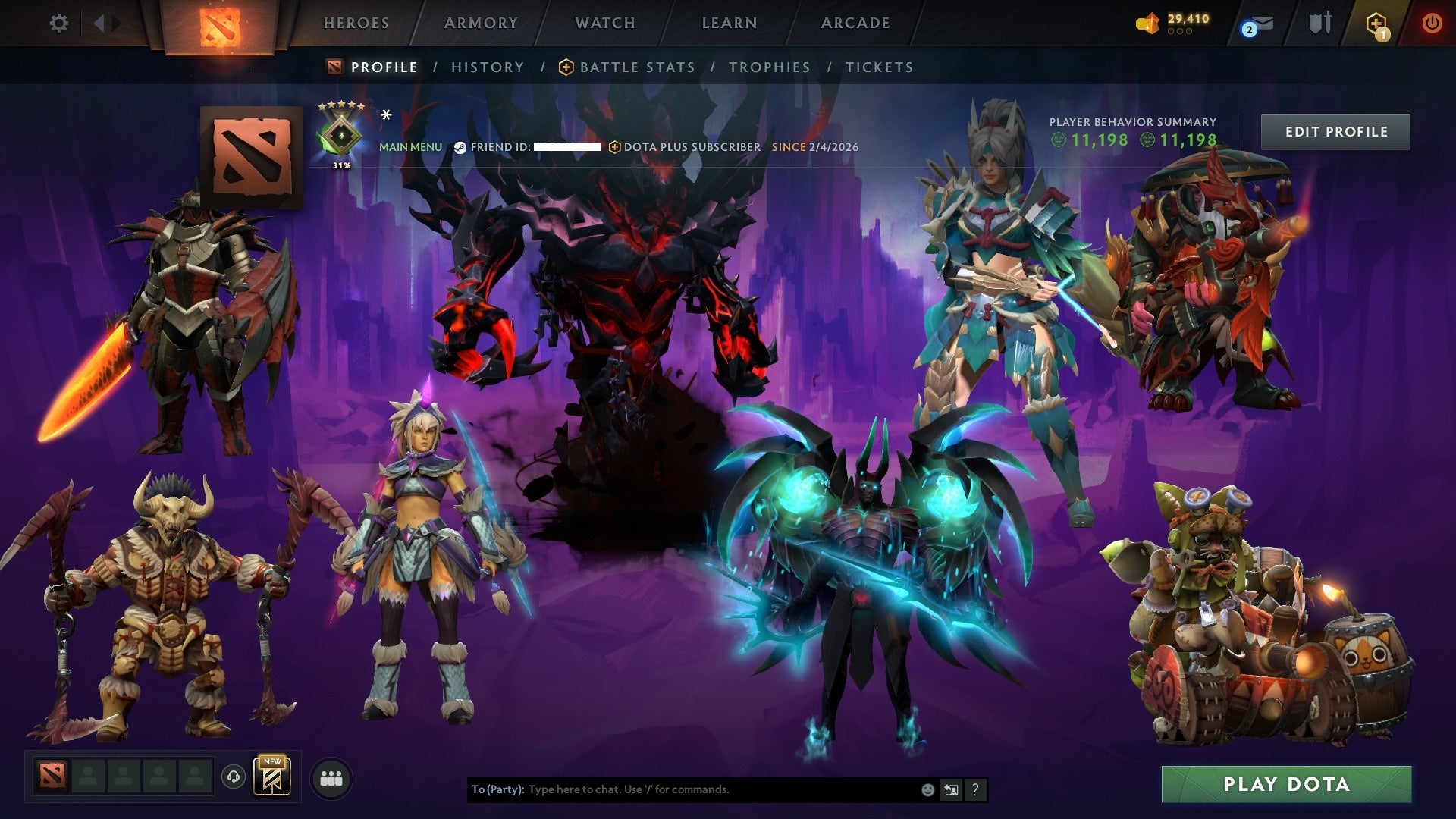Image resolution: width=1456 pixels, height=819 pixels.
Task: Open the settings gear menu
Action: 59,23
